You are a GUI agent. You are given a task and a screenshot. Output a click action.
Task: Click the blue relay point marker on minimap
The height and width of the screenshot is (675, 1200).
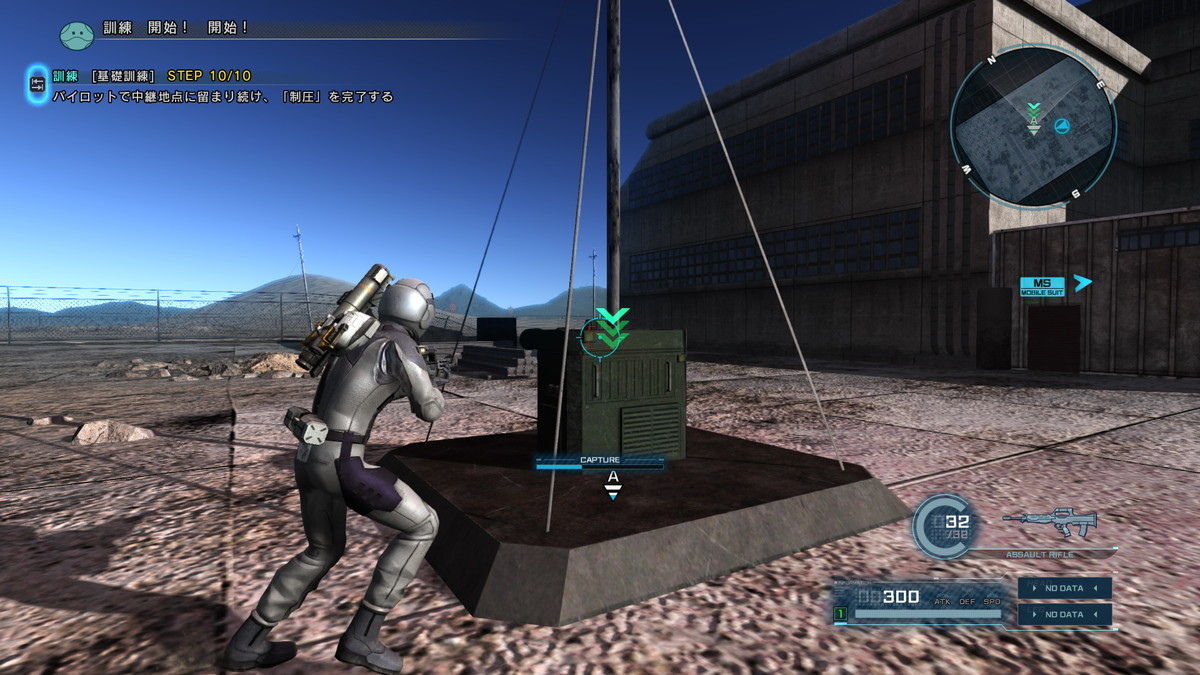(x=1062, y=127)
